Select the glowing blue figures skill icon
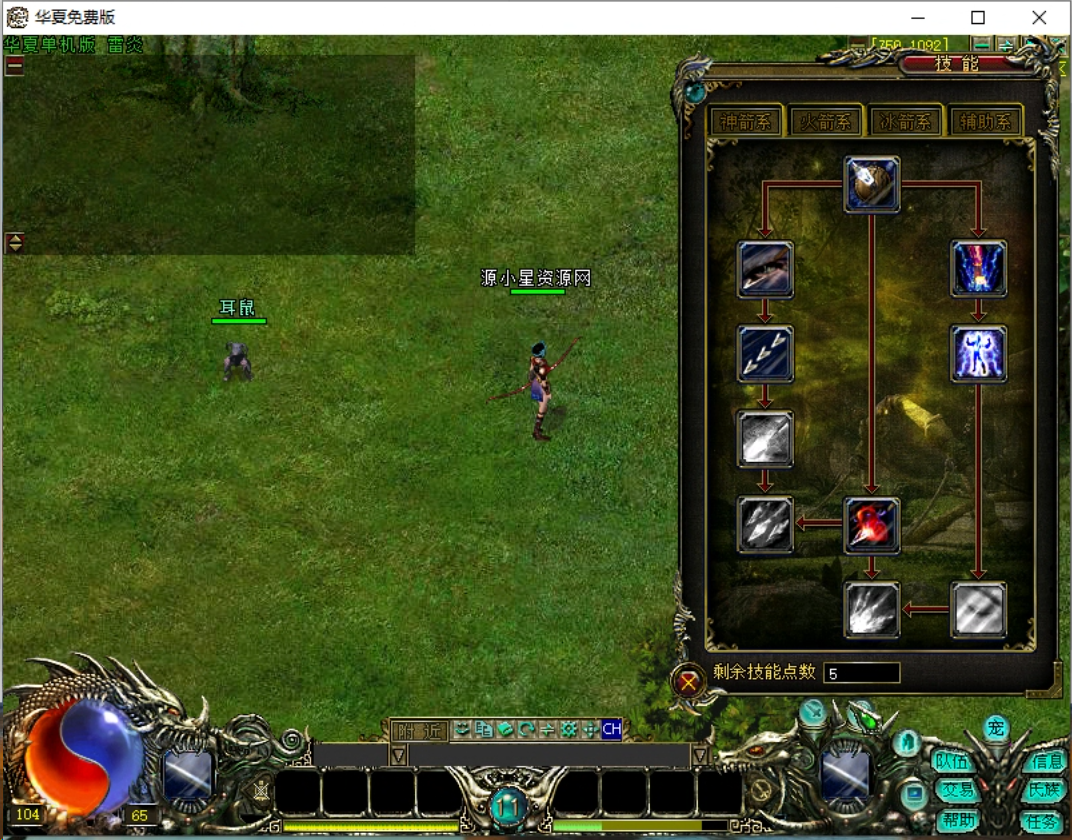This screenshot has width=1072, height=840. 979,353
